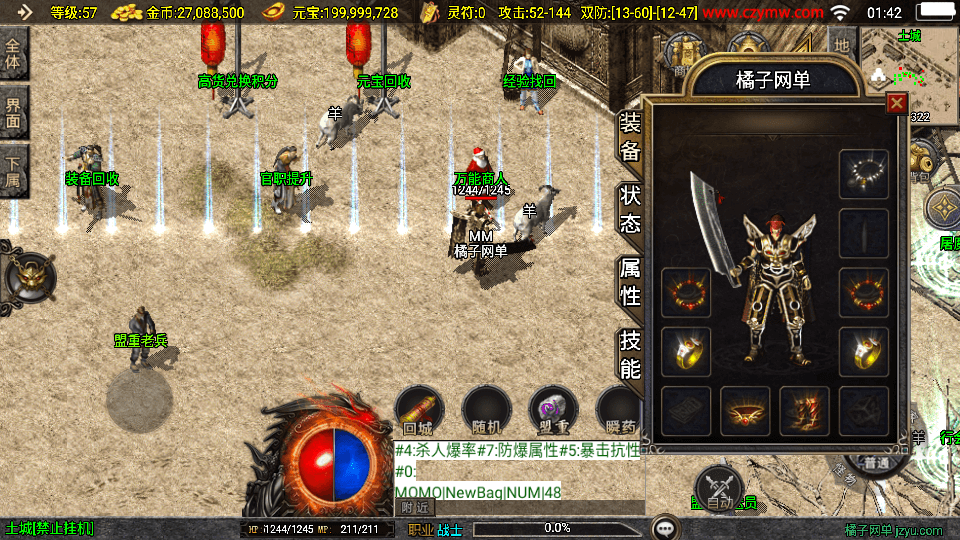
Task: Select the 全体 panel button
Action: coord(13,55)
